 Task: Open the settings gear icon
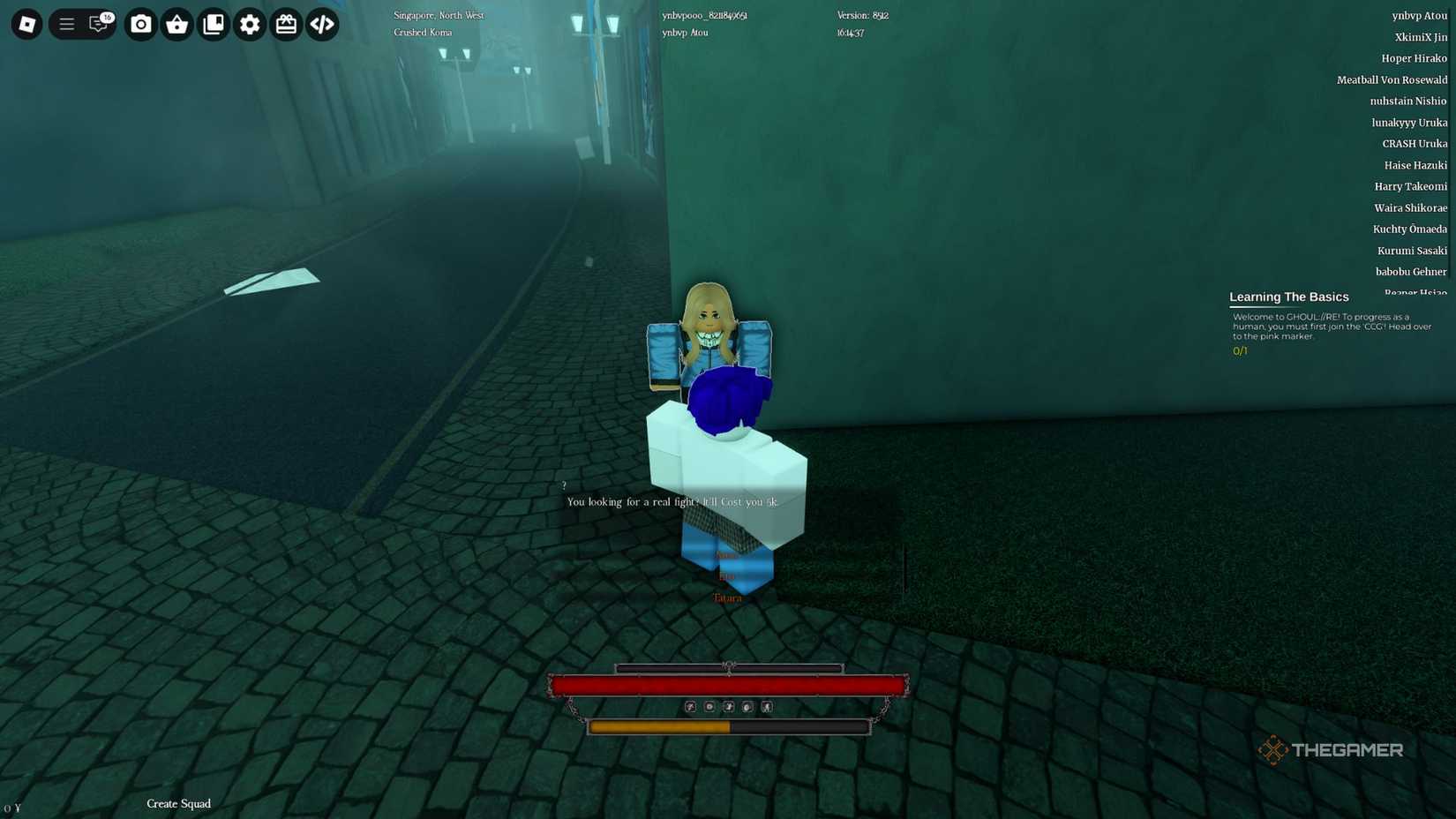pos(250,24)
